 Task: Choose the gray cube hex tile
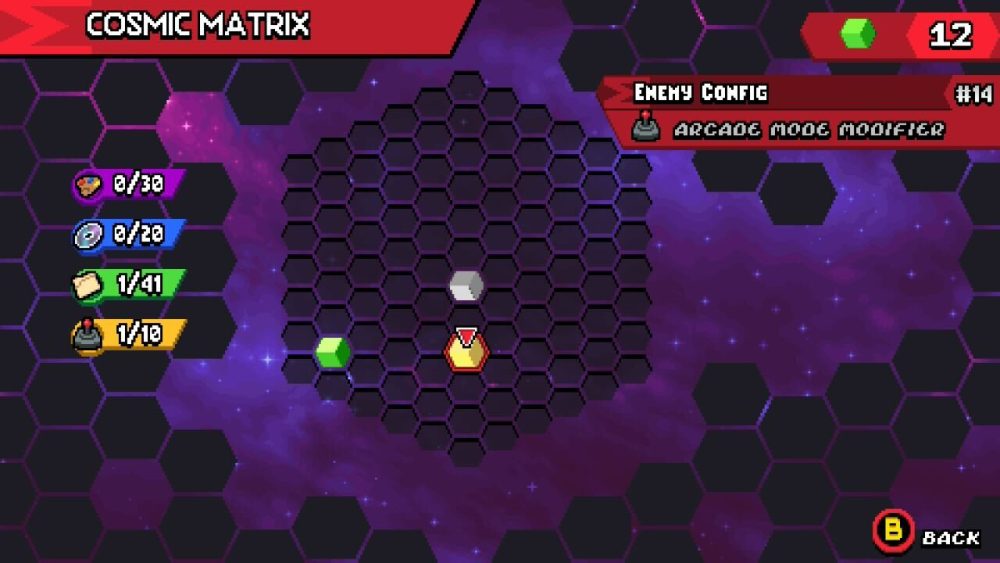tap(466, 286)
